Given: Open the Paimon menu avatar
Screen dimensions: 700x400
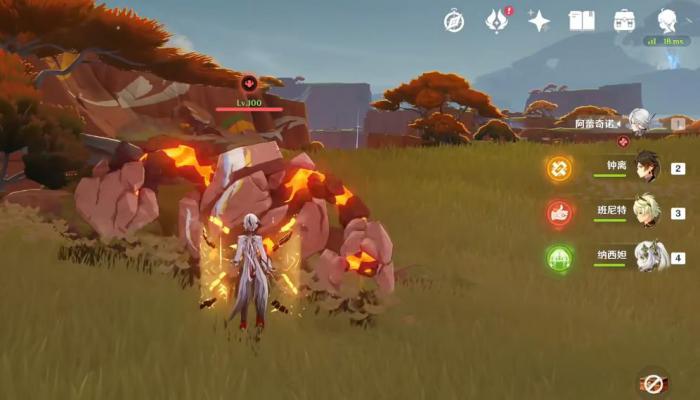Looking at the screenshot, I should click(667, 20).
